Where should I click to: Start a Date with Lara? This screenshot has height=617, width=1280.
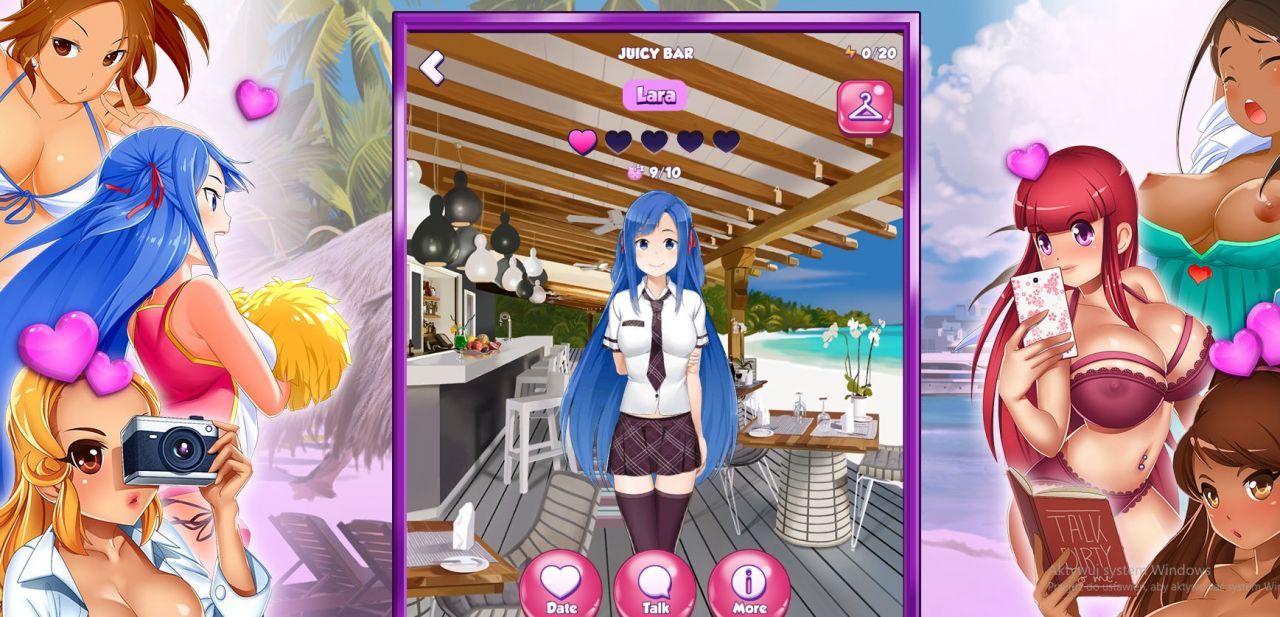coord(561,586)
